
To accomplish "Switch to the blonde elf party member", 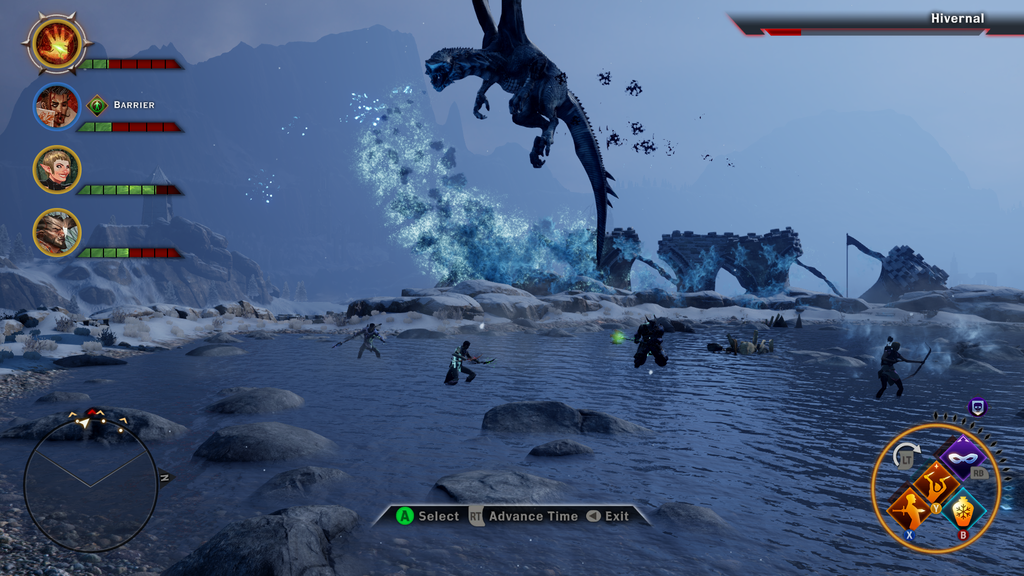I will pos(57,169).
